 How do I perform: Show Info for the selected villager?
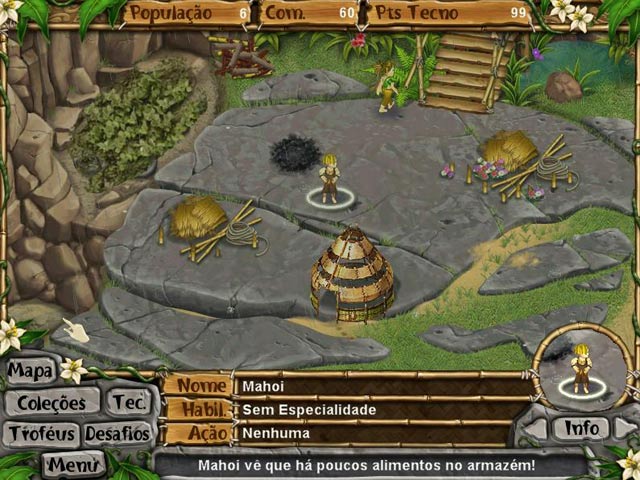coord(581,428)
